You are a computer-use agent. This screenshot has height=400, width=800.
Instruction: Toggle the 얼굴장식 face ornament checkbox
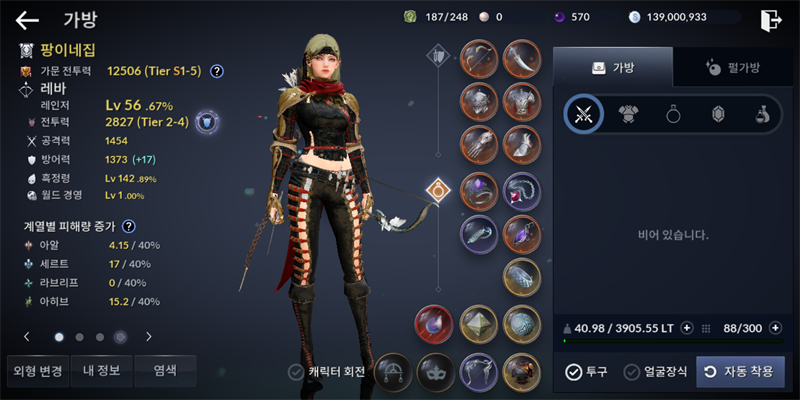point(632,372)
